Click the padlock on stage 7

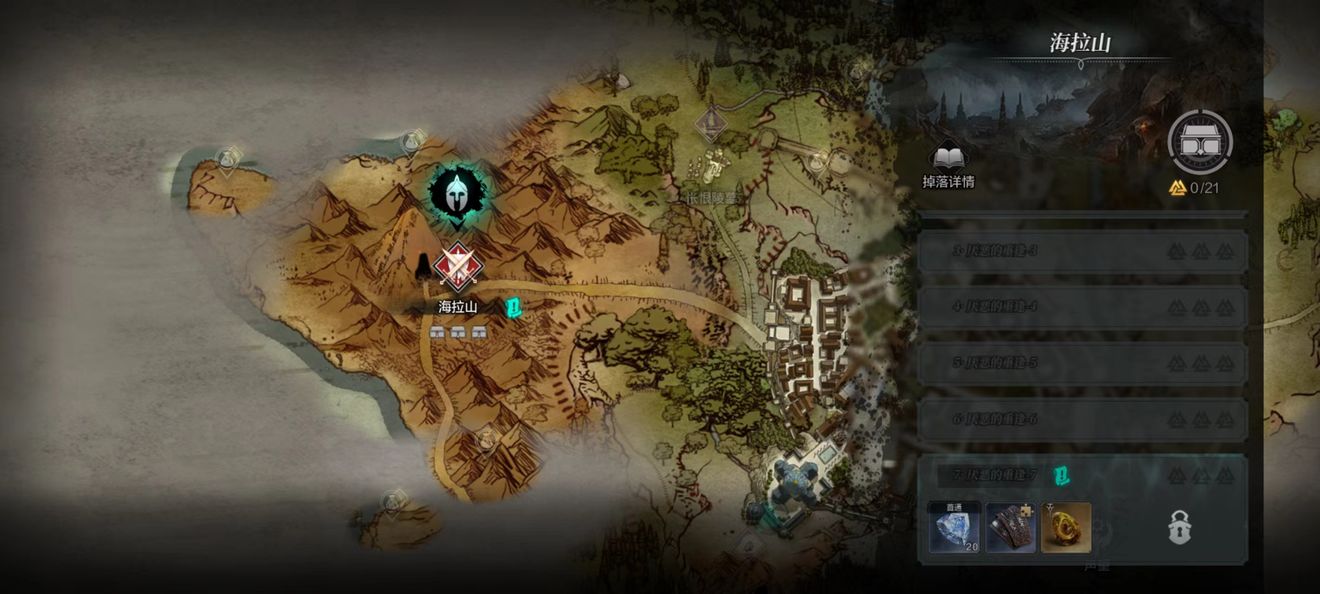point(1180,527)
